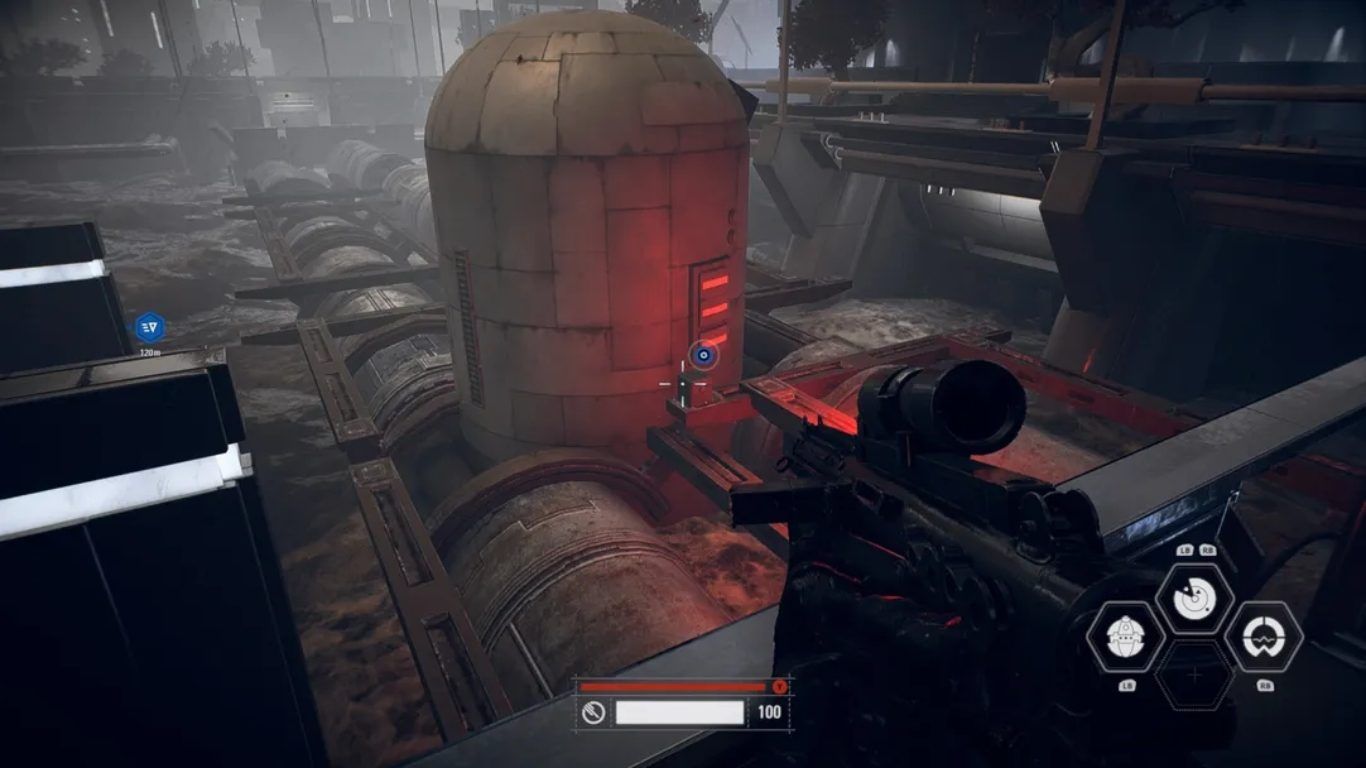Trigger the circular reticle ability icon
Image resolution: width=1366 pixels, height=768 pixels.
pyautogui.click(x=1263, y=636)
